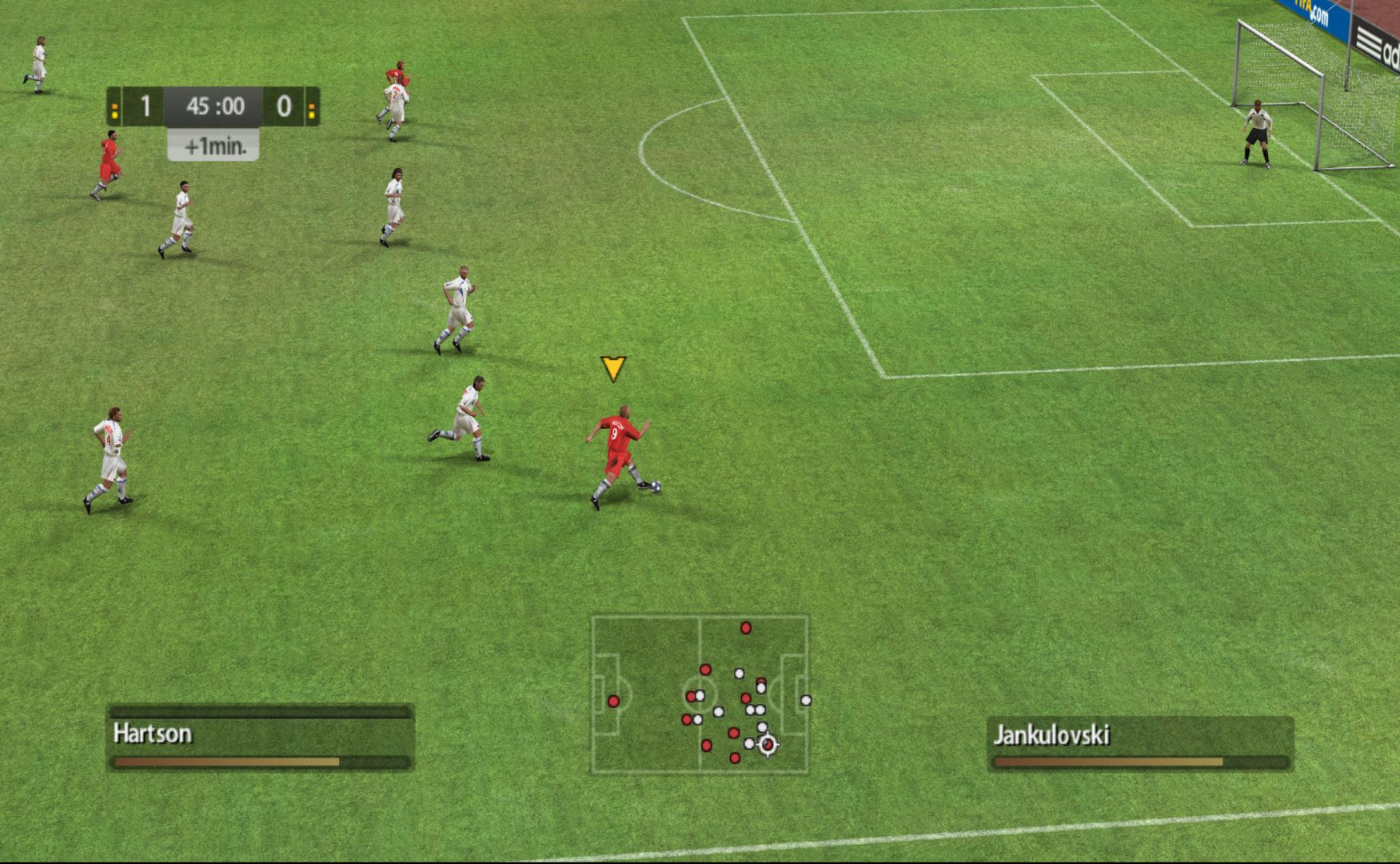Click the Jankulovski player name panel
1400x864 pixels.
point(1140,743)
